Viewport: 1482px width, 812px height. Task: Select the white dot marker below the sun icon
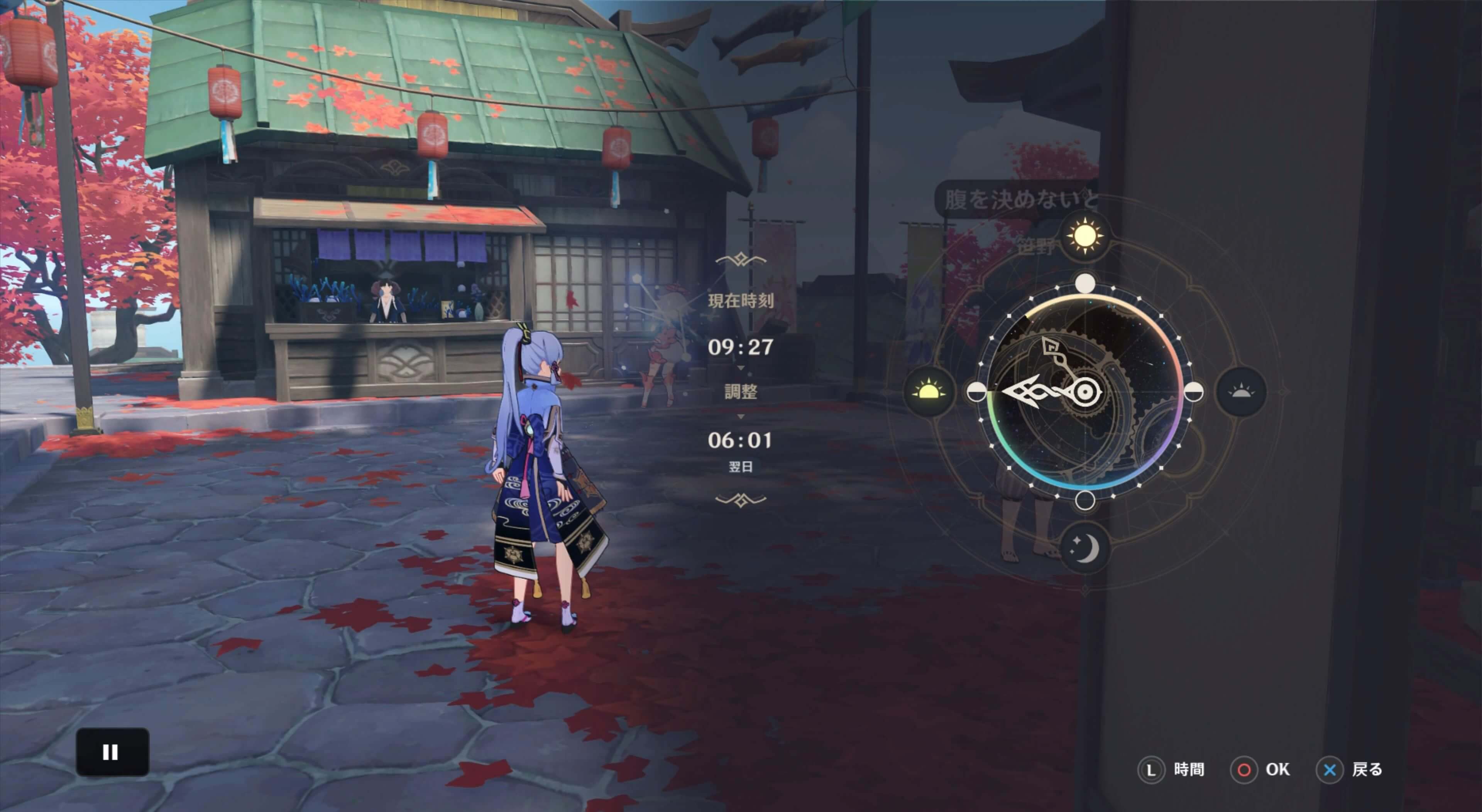(1084, 284)
